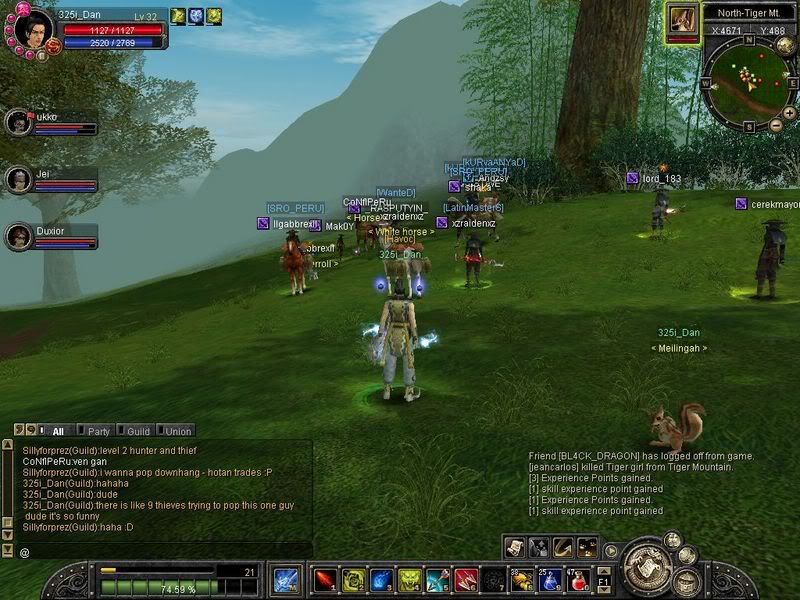Select the pet portrait beside the minimap
Viewport: 800px width, 600px height.
tap(684, 19)
